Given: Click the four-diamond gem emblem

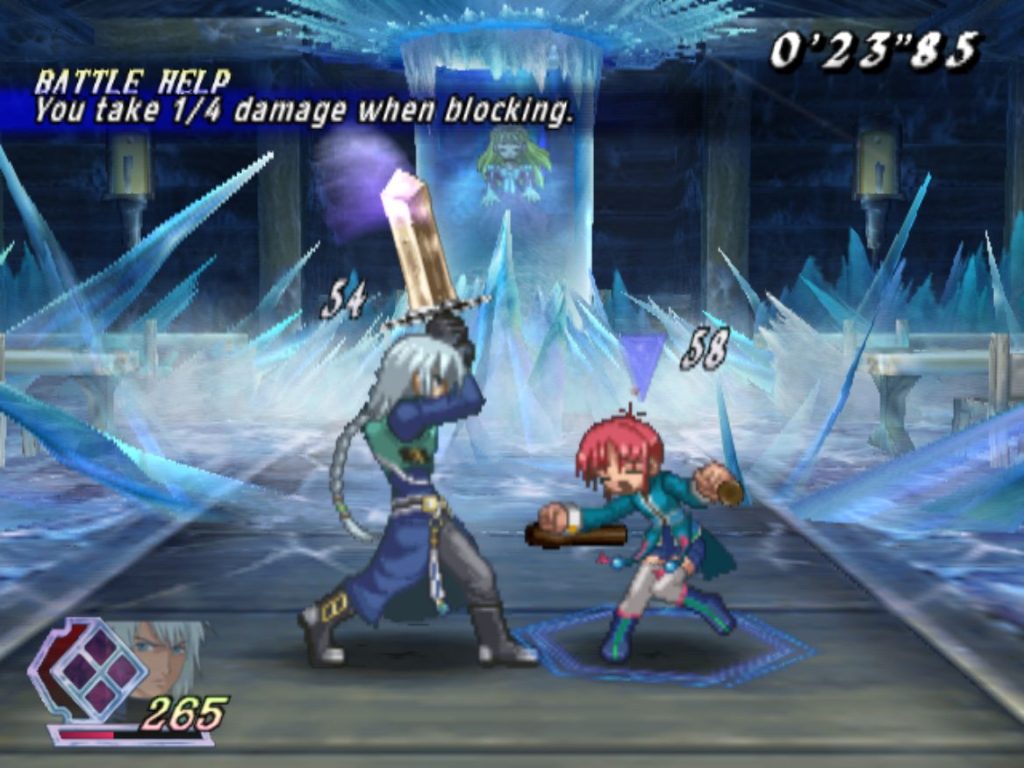Looking at the screenshot, I should click(97, 669).
